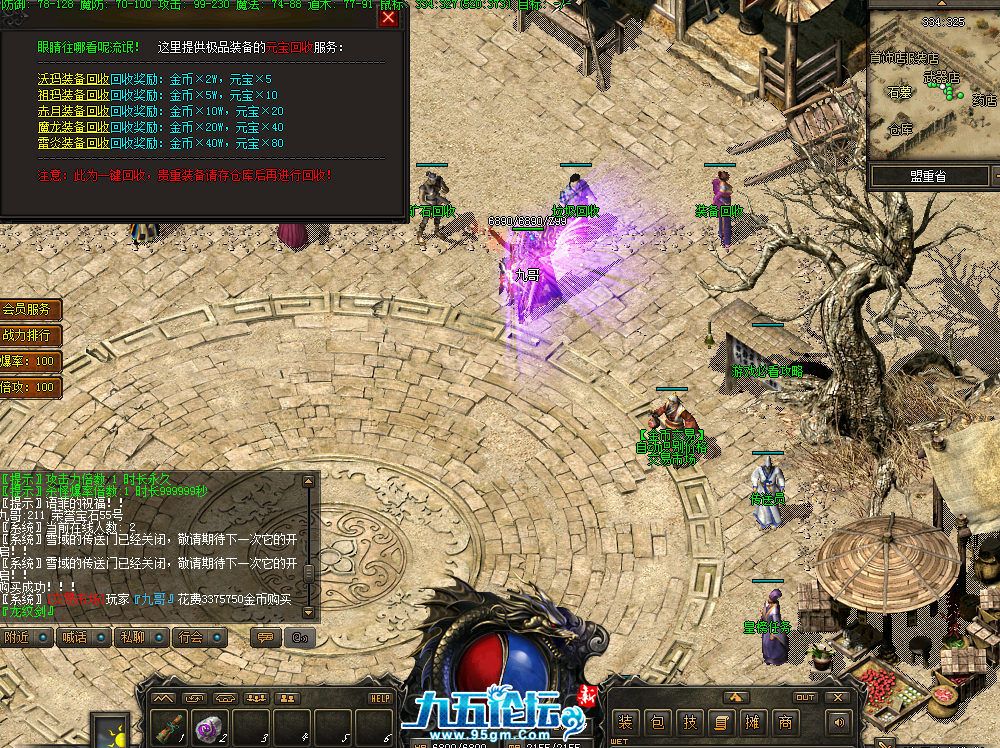1000x748 pixels.
Task: Open the 装 equipment panel
Action: click(626, 722)
